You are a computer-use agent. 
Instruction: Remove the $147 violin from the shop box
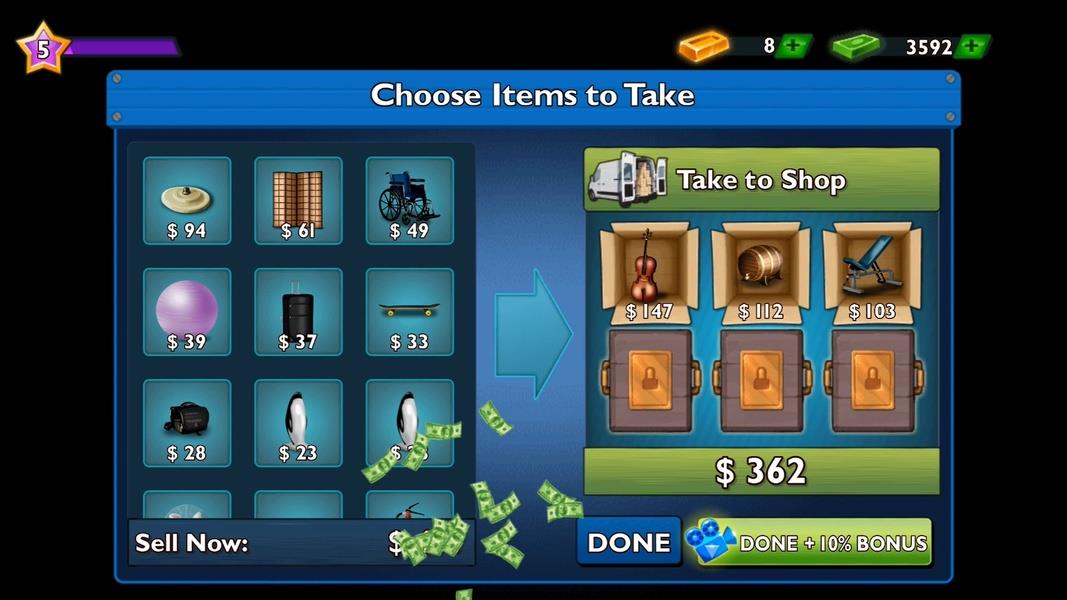649,270
